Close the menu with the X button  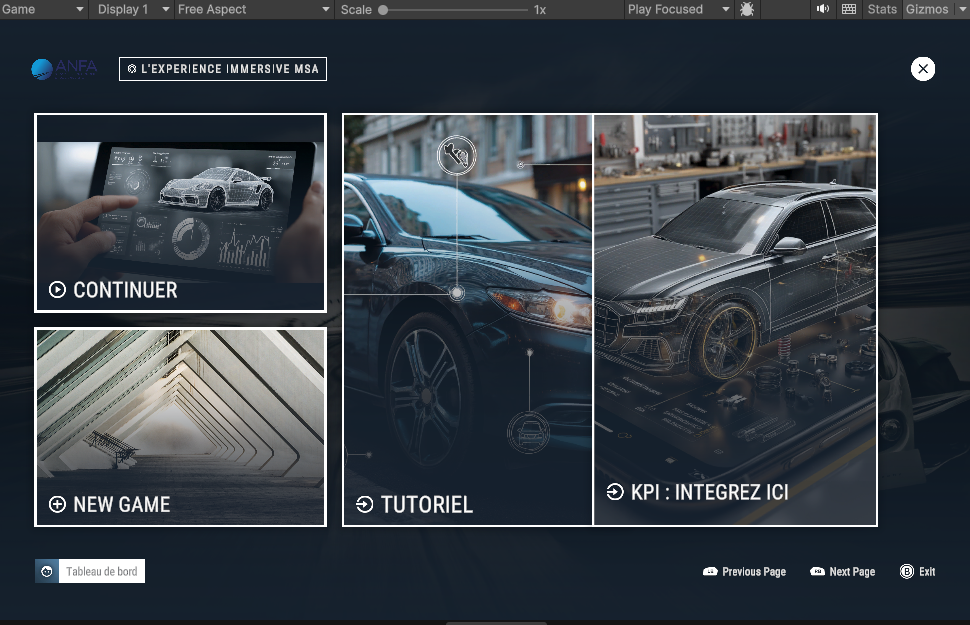click(923, 69)
